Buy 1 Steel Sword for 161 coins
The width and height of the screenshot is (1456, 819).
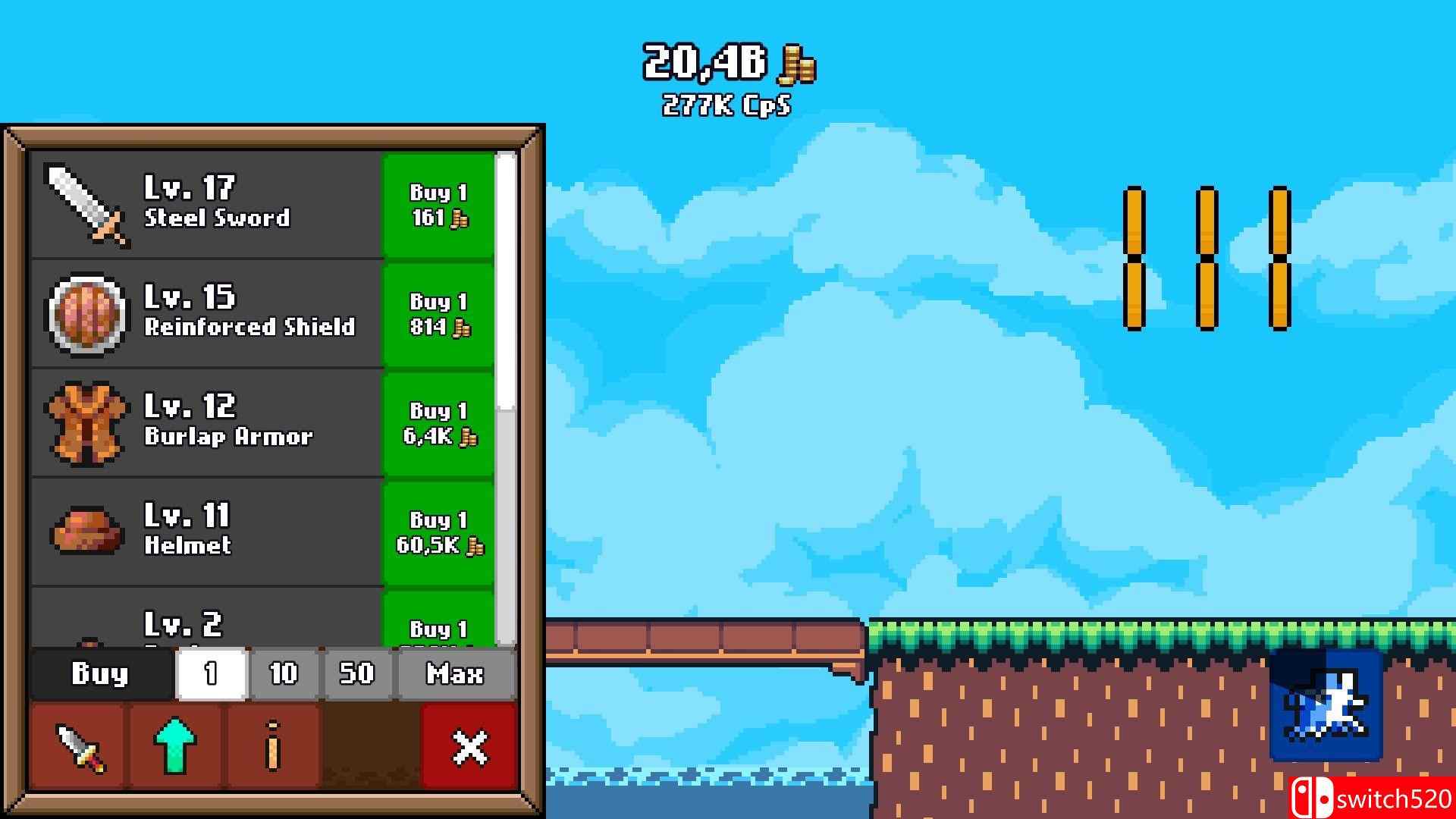coord(440,205)
